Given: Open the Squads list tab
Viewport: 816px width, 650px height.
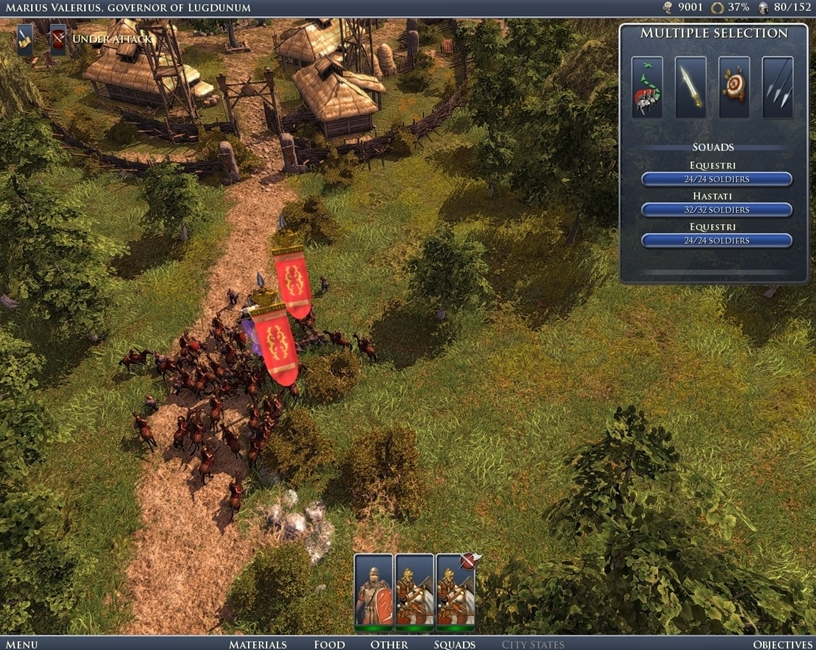Looking at the screenshot, I should (454, 644).
